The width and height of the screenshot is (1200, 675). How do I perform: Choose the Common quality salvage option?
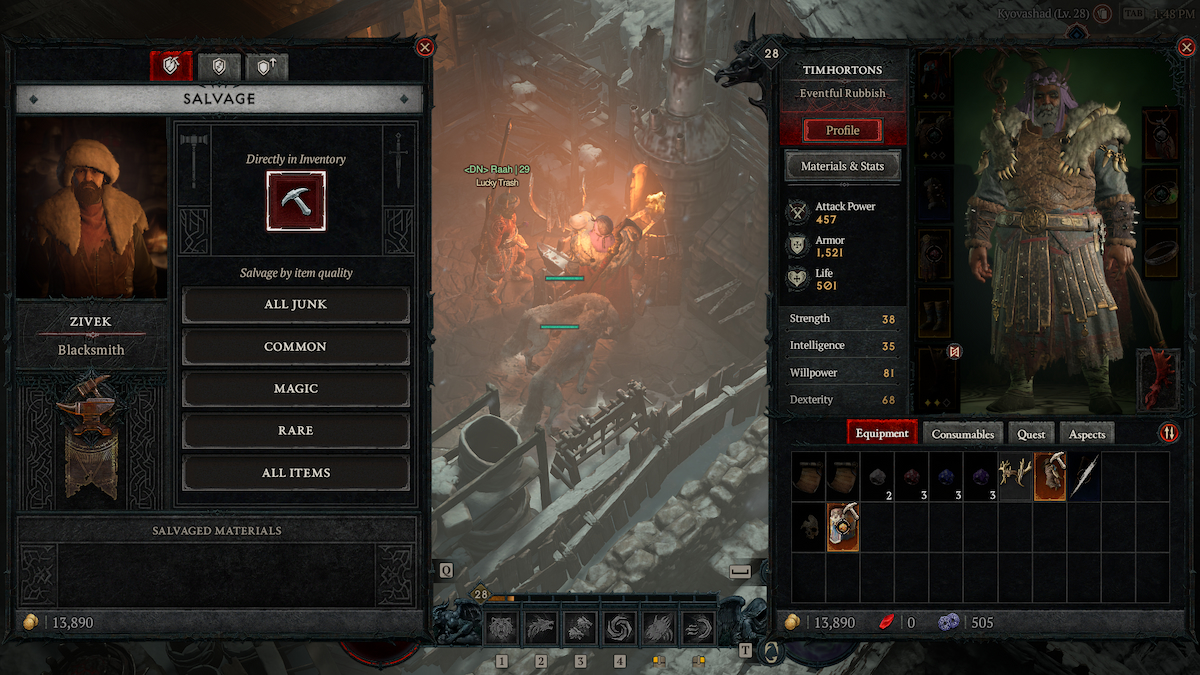click(295, 347)
